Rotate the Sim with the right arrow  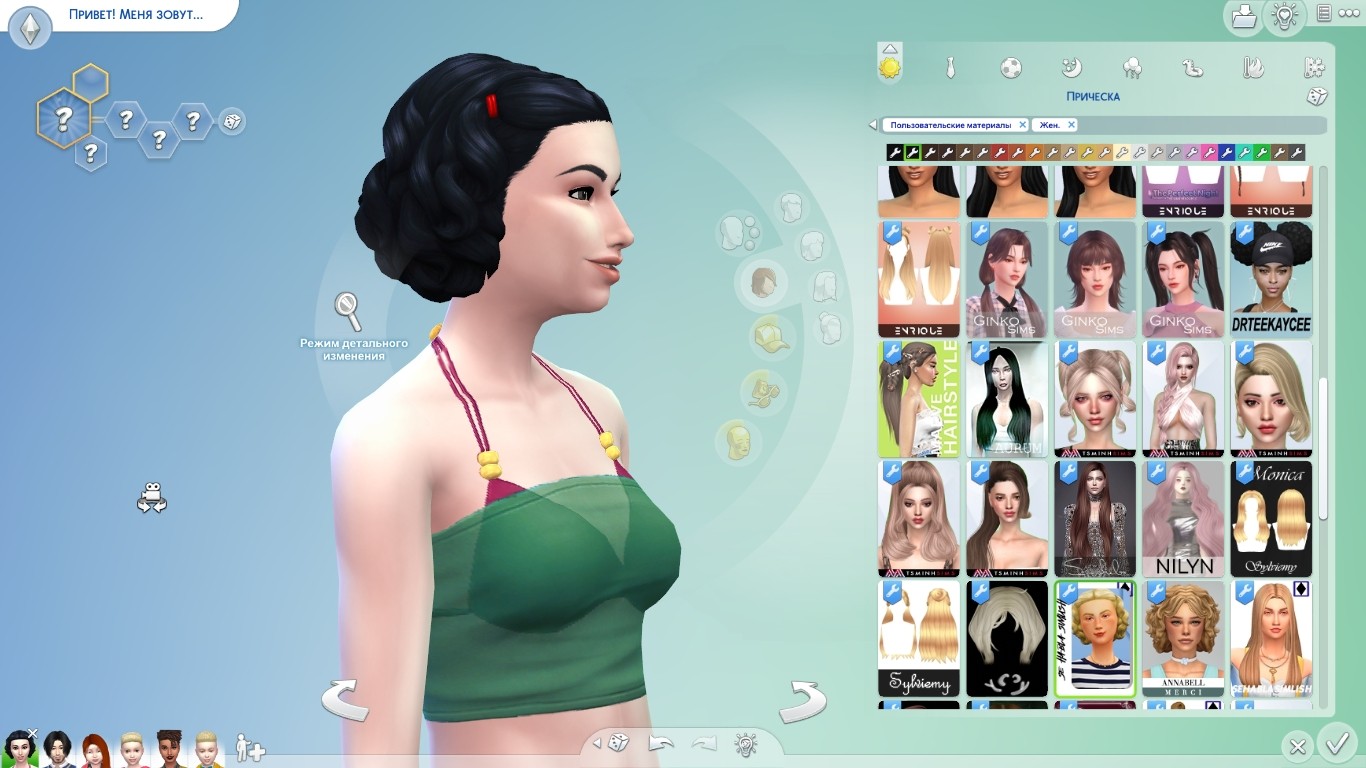click(x=802, y=701)
